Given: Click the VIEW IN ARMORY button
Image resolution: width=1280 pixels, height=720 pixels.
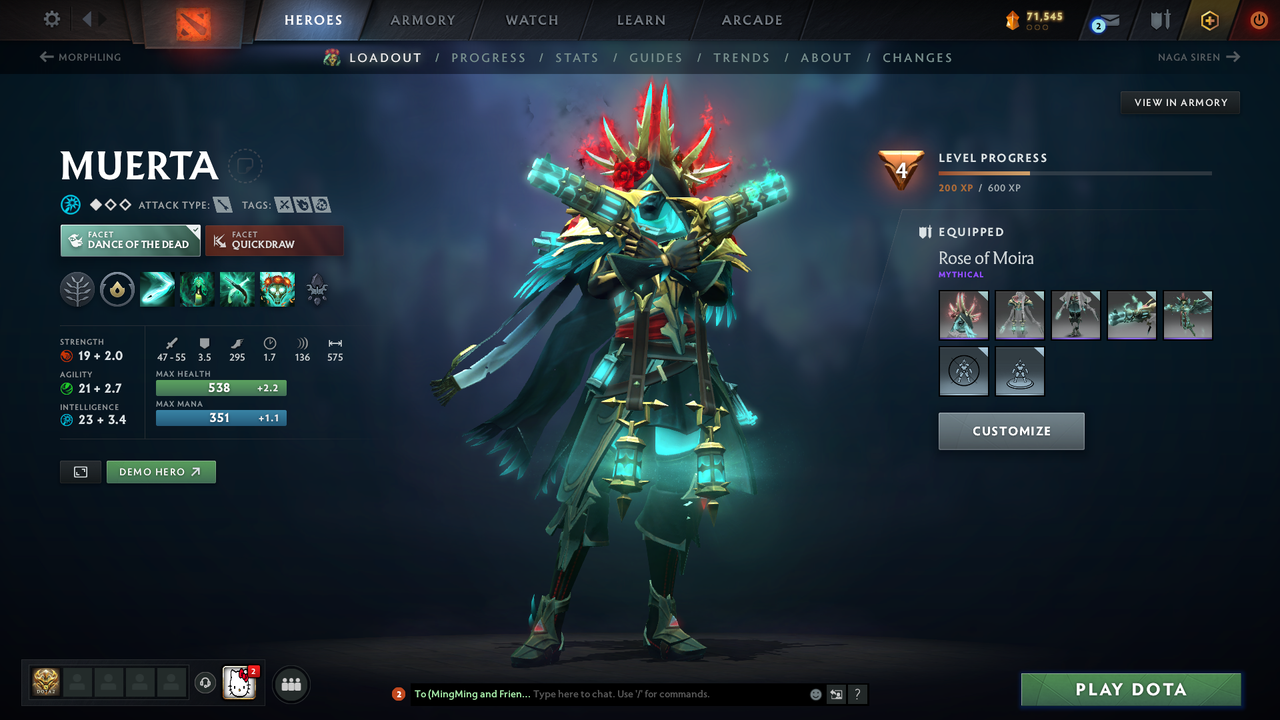Looking at the screenshot, I should point(1179,102).
